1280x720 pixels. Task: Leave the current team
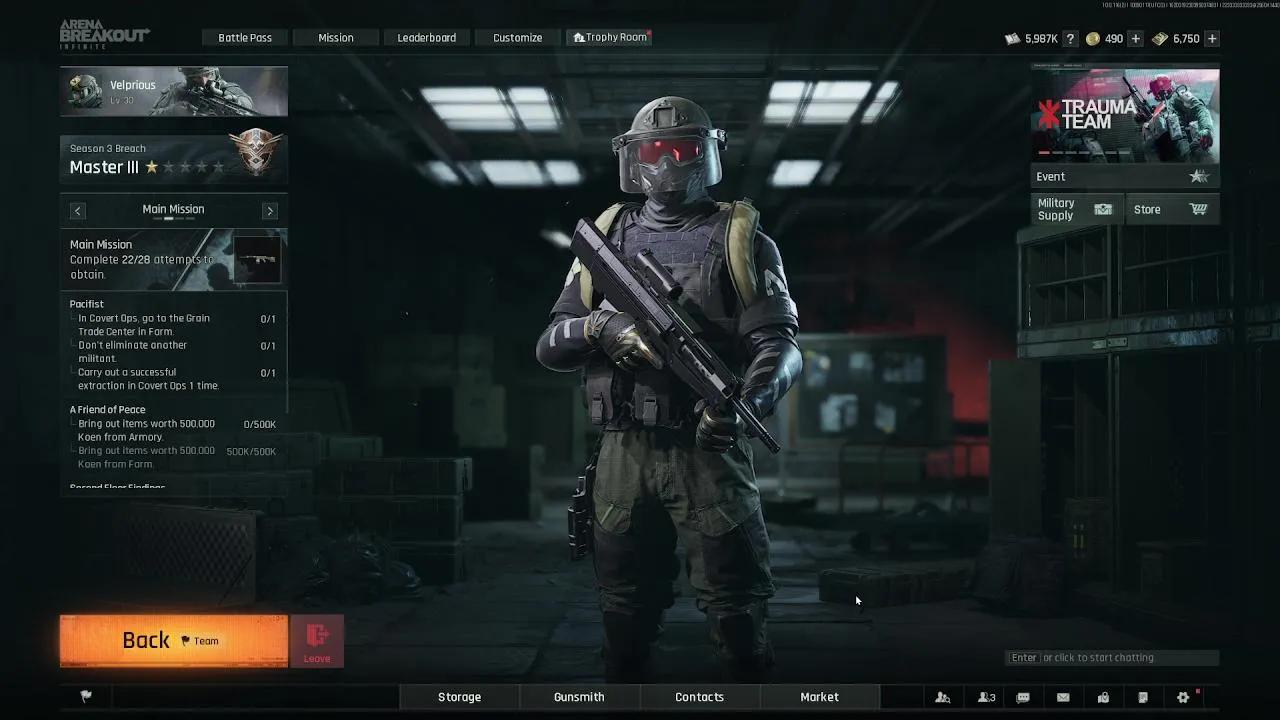317,641
